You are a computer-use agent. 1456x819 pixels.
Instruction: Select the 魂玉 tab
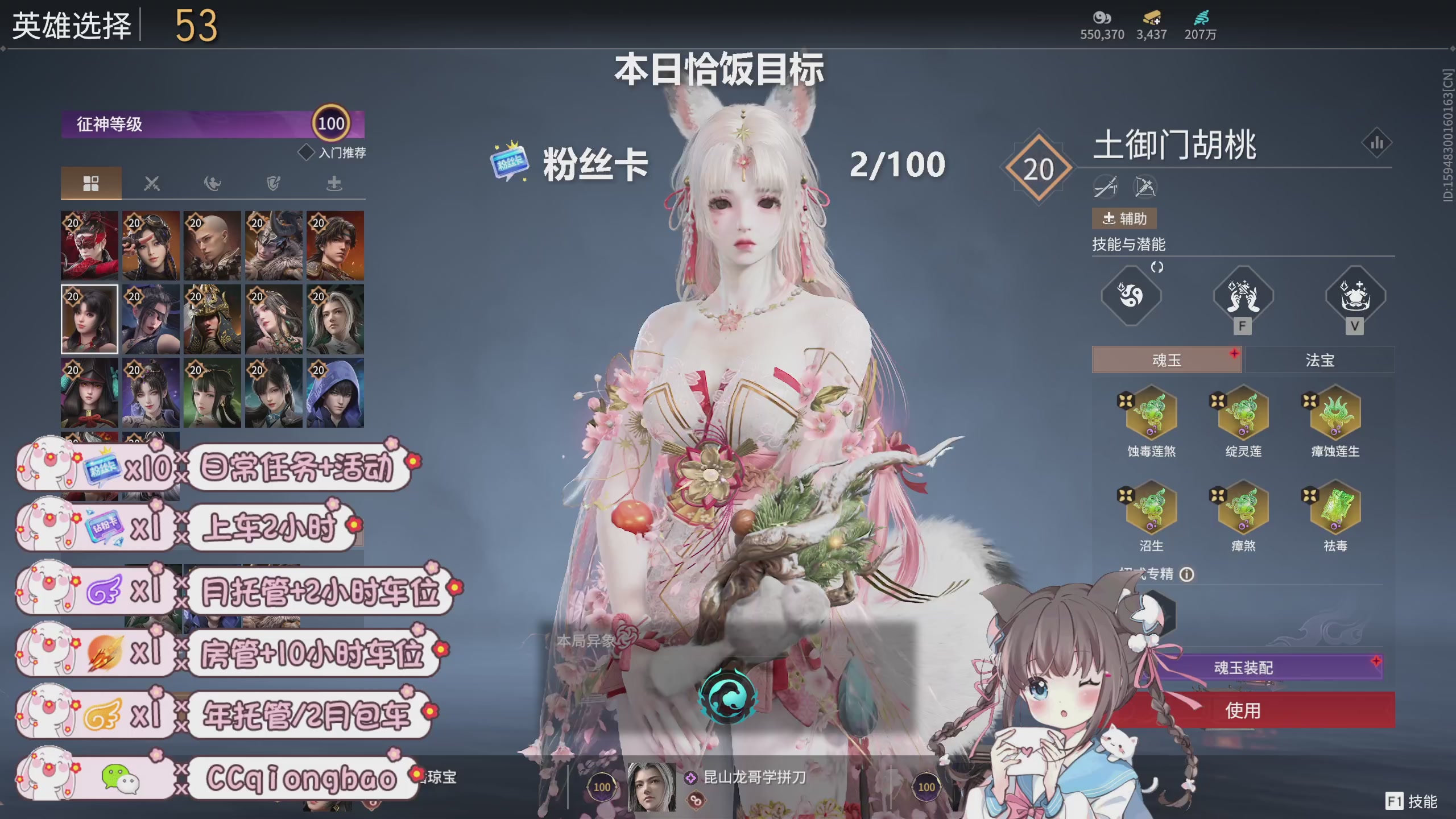point(1167,359)
